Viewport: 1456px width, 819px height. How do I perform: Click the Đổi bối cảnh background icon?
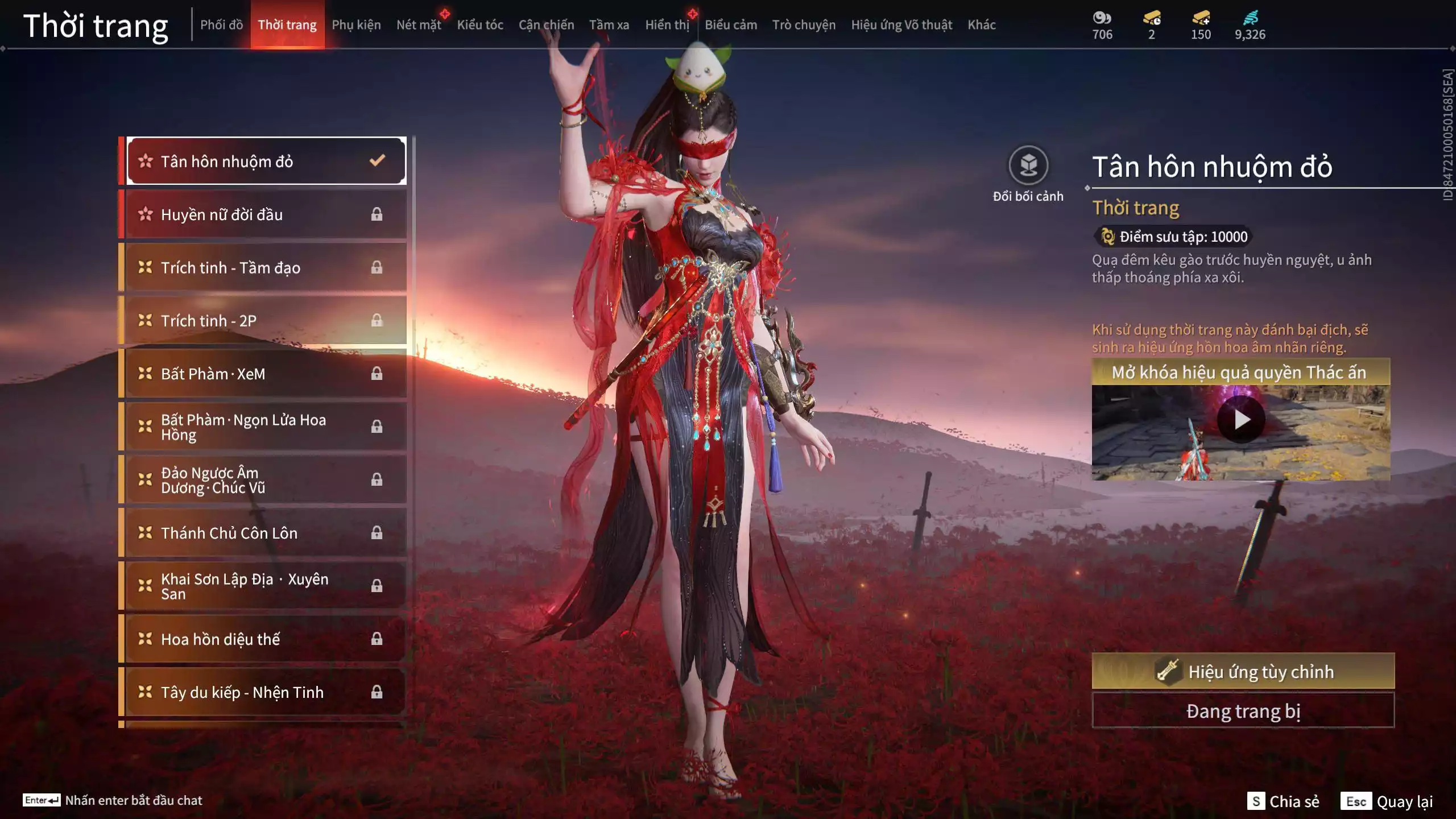click(x=1028, y=166)
